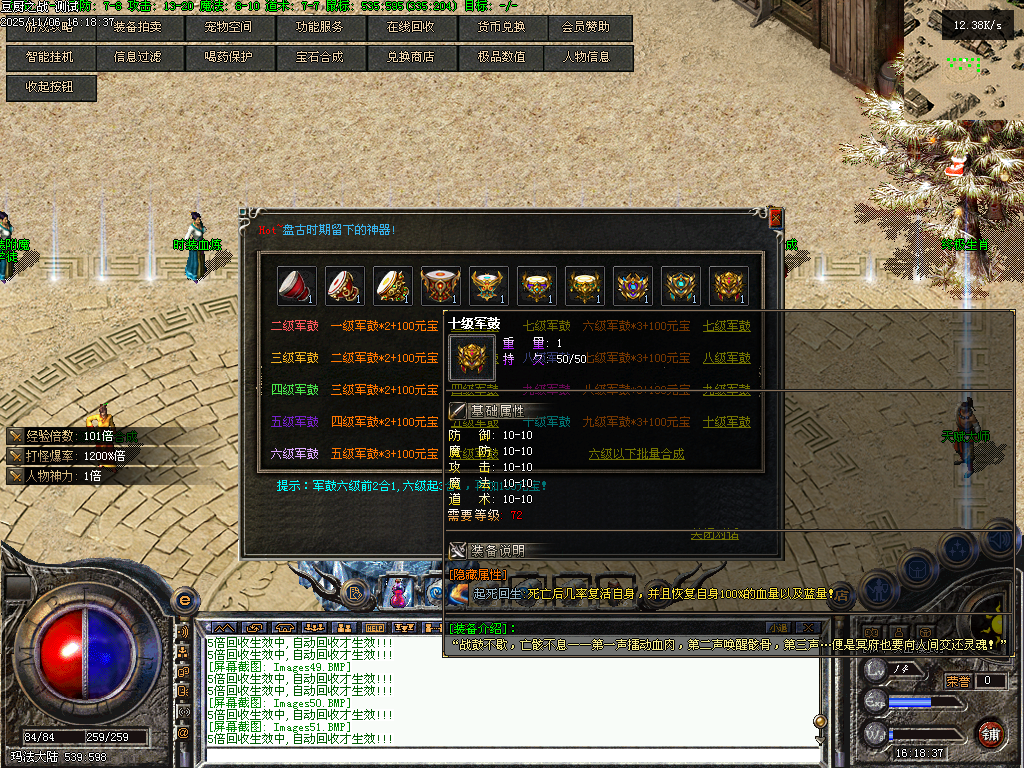Viewport: 1024px width, 768px height.
Task: Open the 装备拍卖 auction menu
Action: [x=138, y=27]
